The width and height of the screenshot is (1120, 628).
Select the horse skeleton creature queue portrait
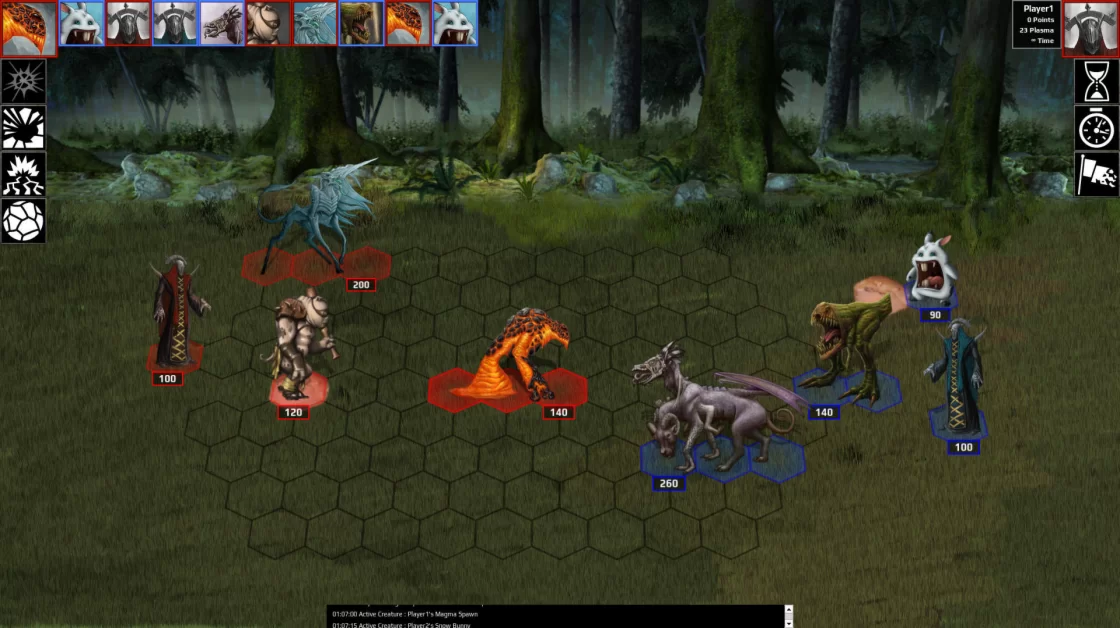tap(221, 23)
